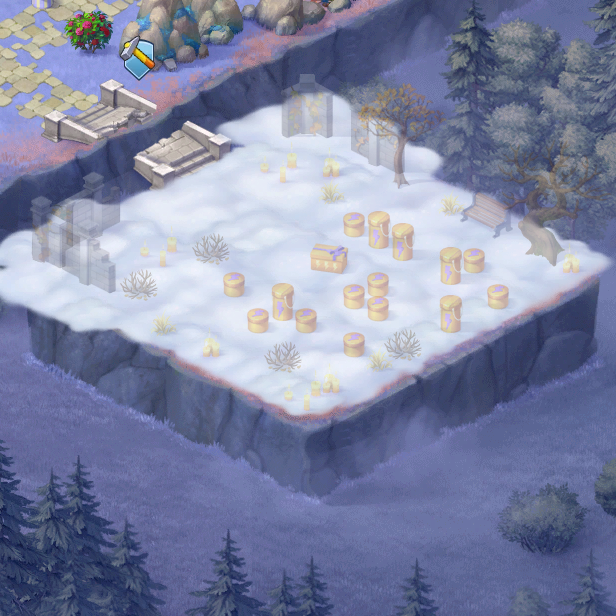616x616 pixels.
Task: Tap the hammer build marker icon
Action: point(139,56)
